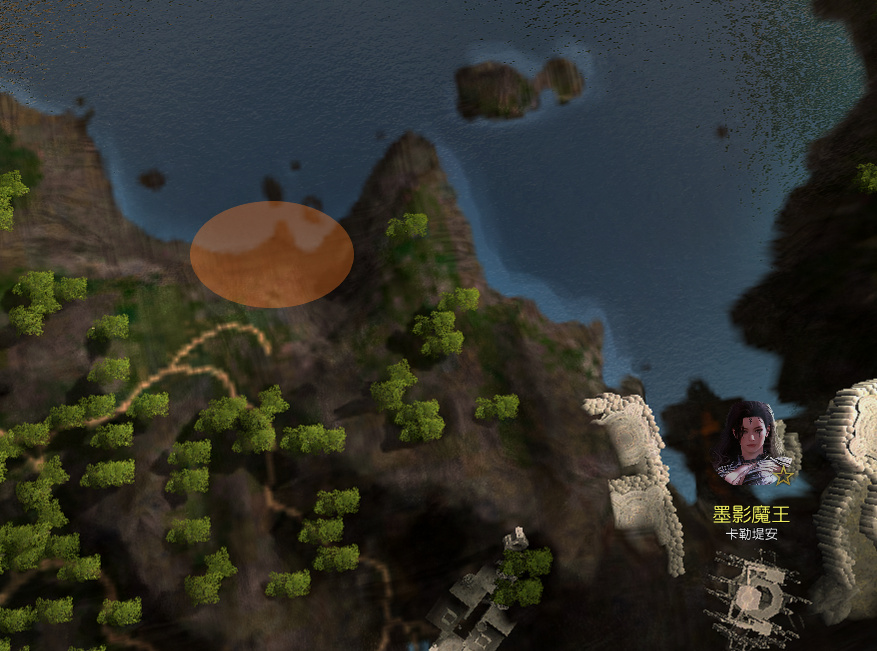Click the orange highlighted zone on the map
Screen dimensions: 877x651
click(x=271, y=254)
